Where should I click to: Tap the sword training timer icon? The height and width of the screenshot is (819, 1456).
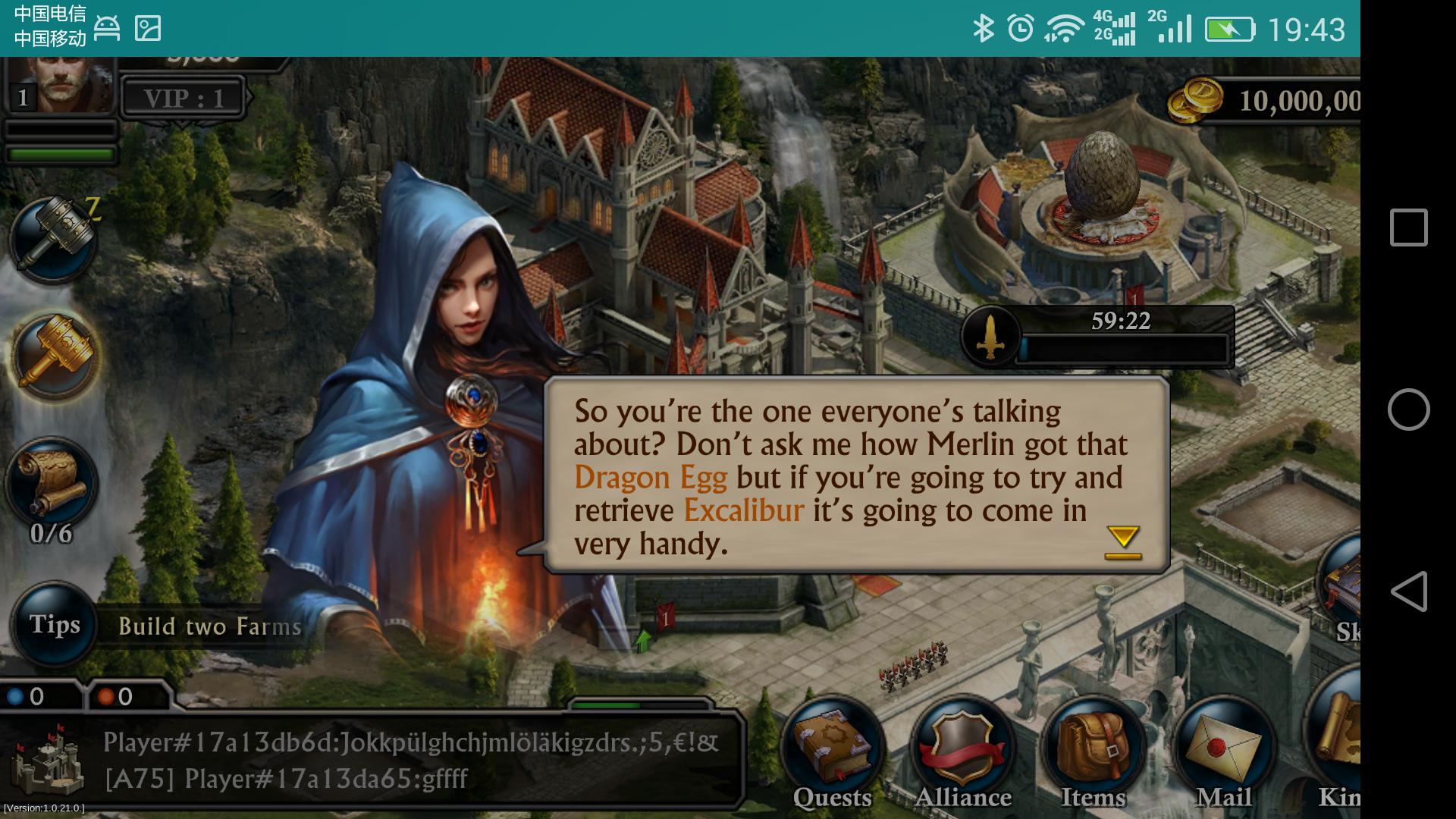point(990,337)
